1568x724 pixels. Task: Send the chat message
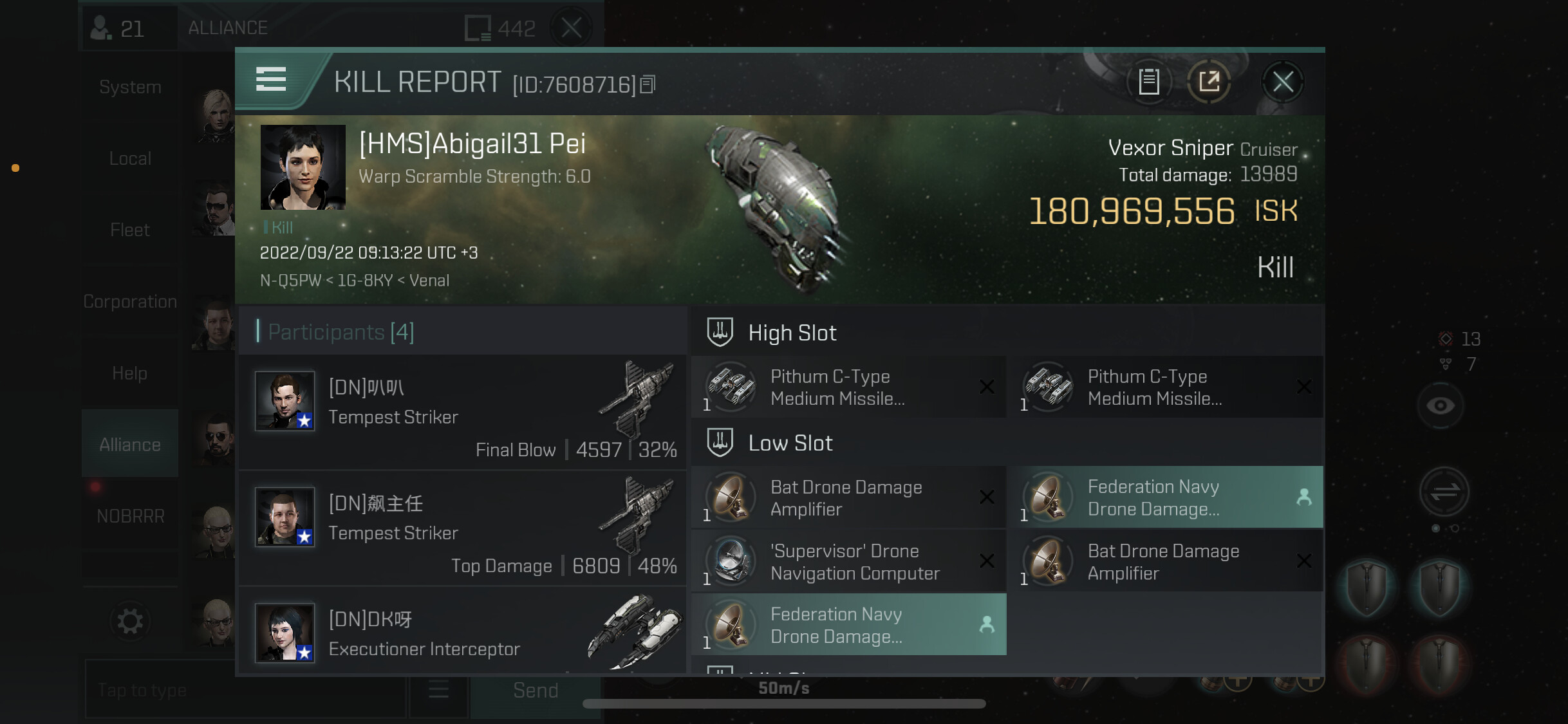coord(535,691)
